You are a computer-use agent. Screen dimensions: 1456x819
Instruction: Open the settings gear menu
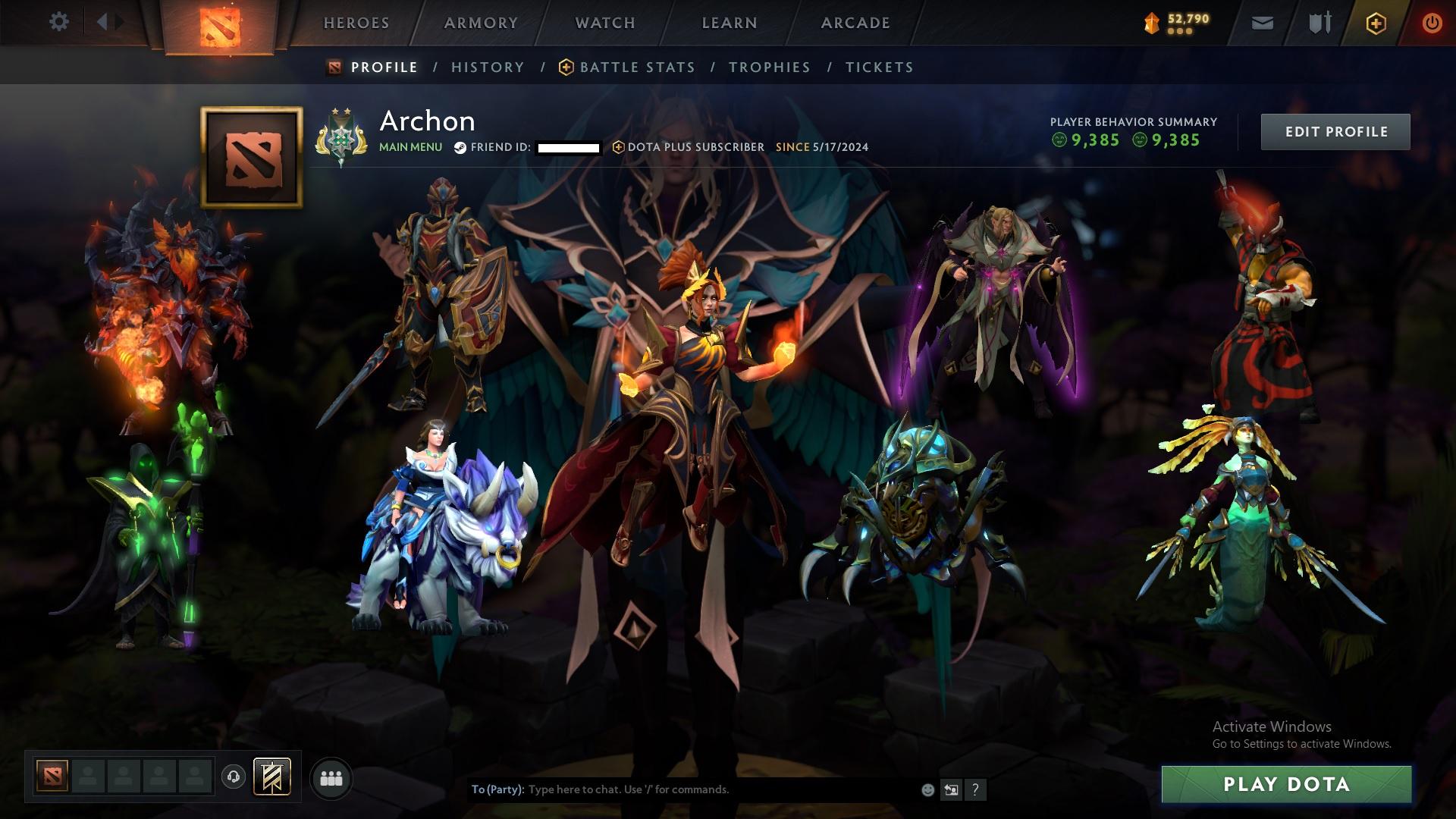60,22
